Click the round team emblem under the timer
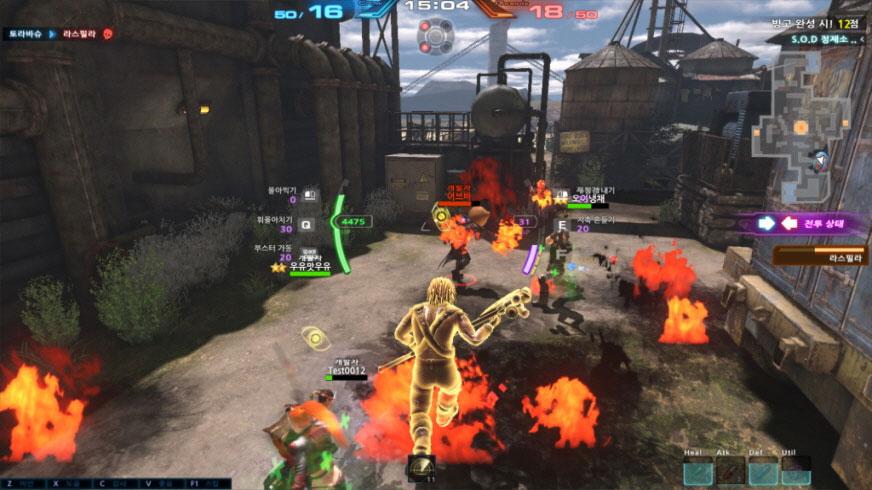The width and height of the screenshot is (872, 490). 436,36
